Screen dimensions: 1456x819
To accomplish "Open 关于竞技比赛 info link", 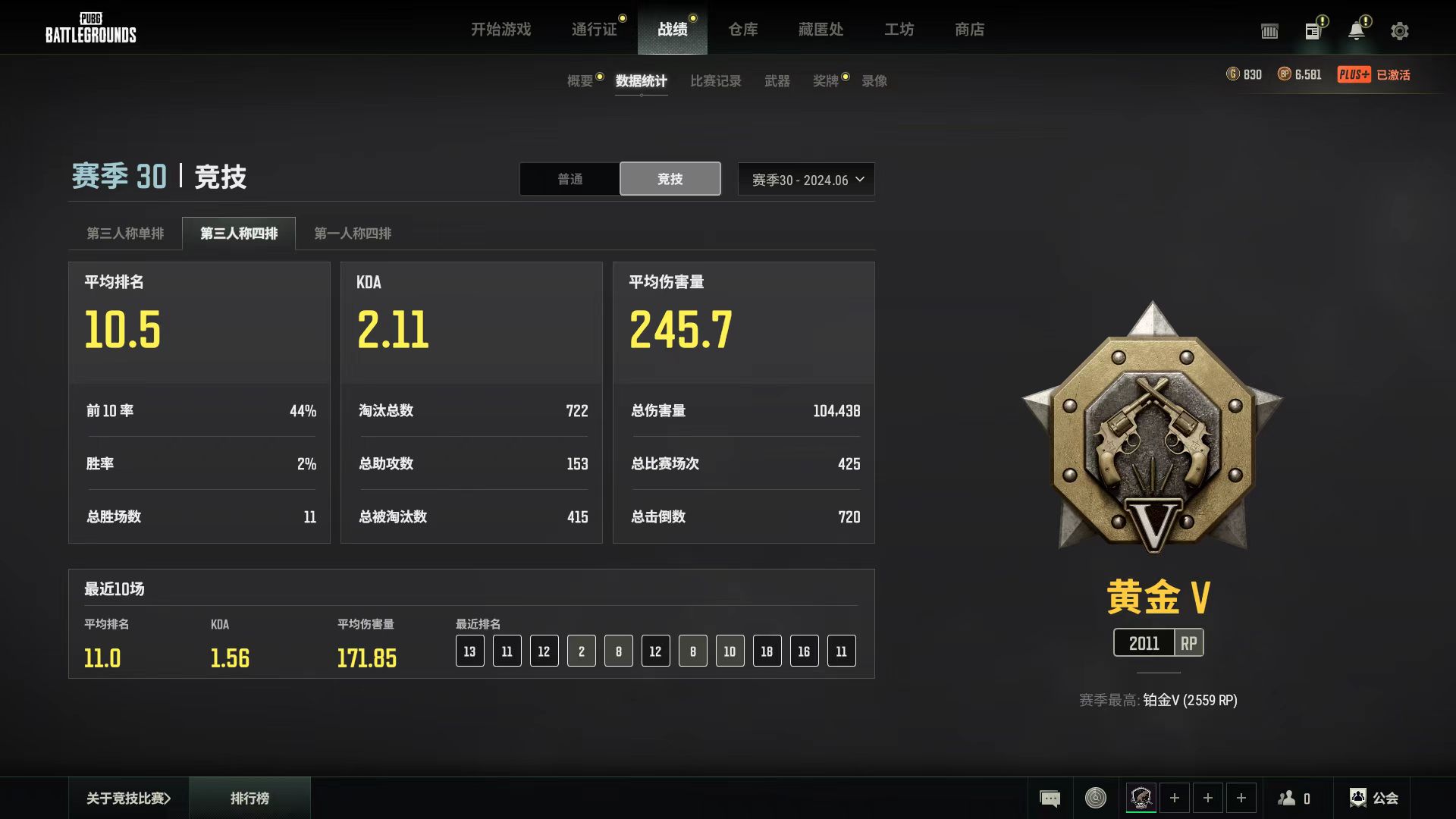I will click(x=128, y=798).
